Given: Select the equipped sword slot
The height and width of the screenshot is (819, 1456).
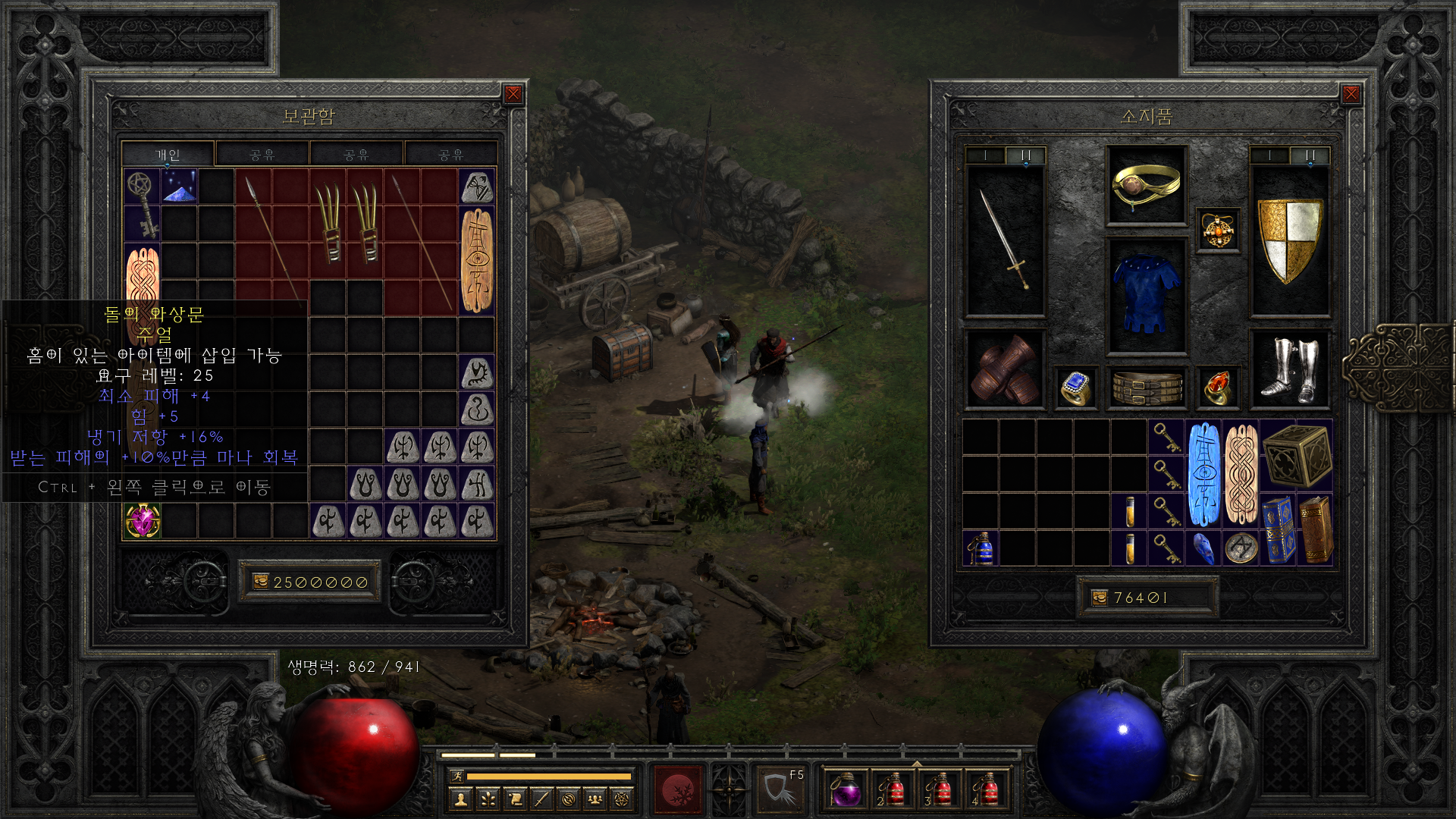Looking at the screenshot, I should pyautogui.click(x=1005, y=240).
